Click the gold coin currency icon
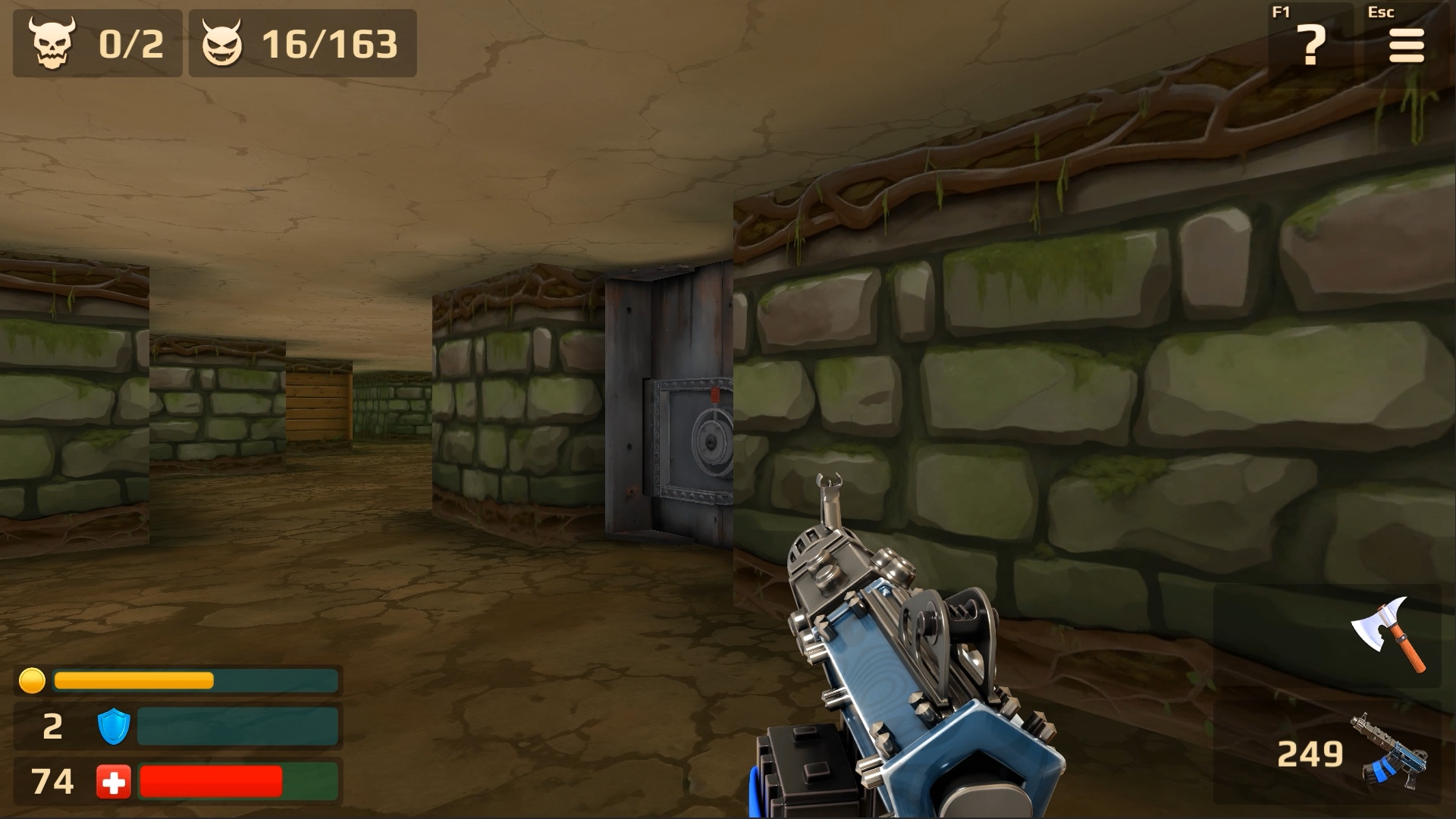This screenshot has width=1456, height=819. 32,681
